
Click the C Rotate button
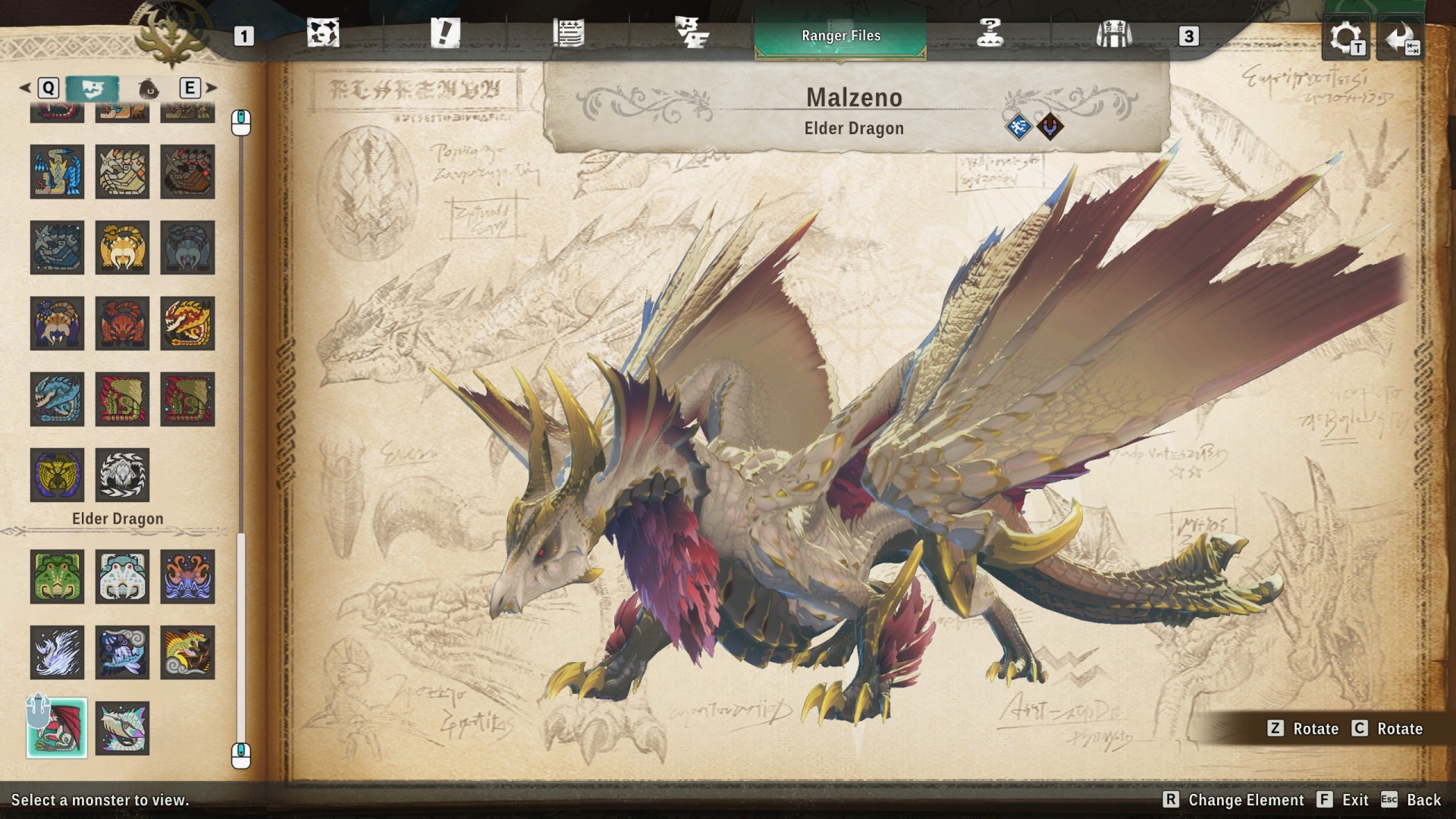(x=1394, y=729)
